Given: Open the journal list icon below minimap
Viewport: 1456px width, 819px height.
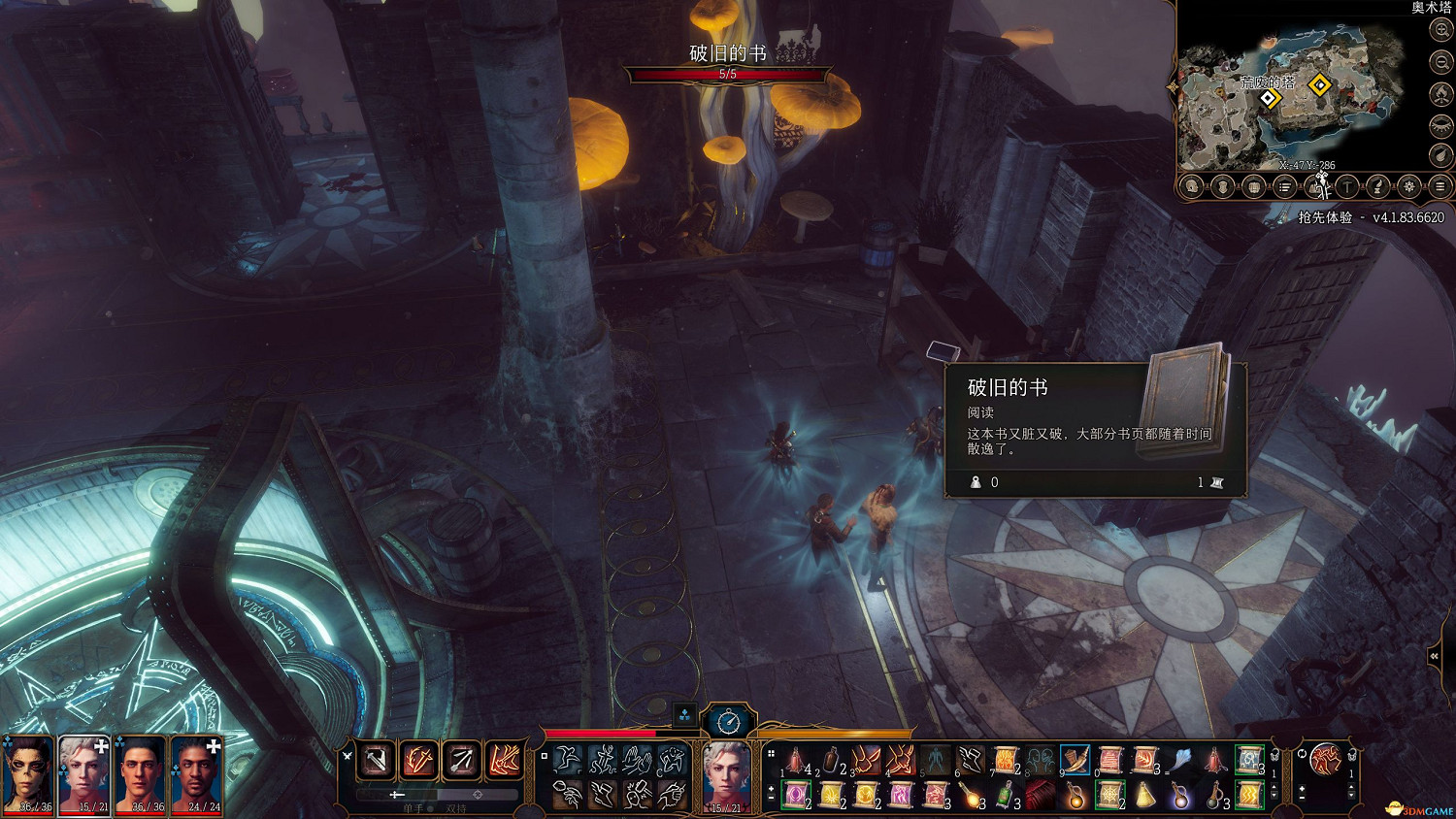Looking at the screenshot, I should (1285, 186).
